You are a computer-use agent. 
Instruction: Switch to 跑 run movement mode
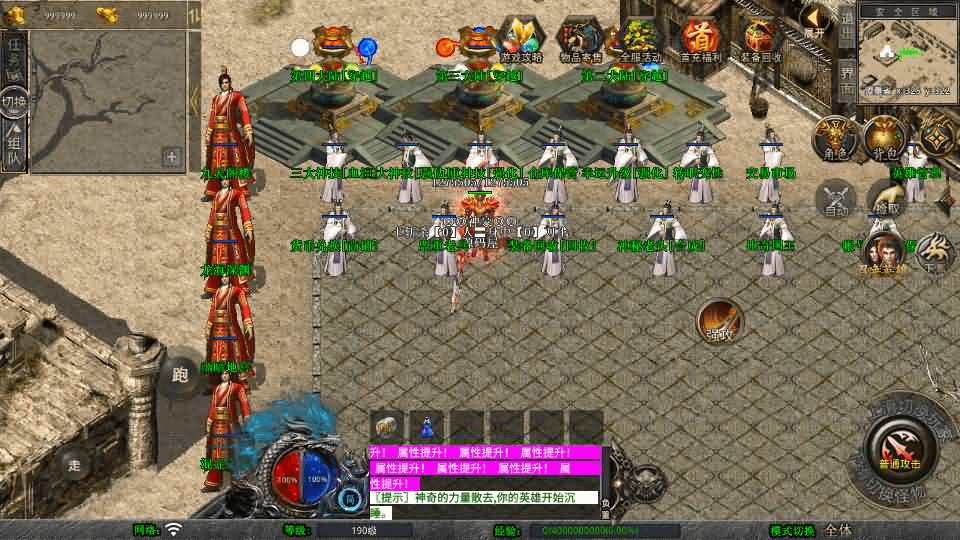click(x=180, y=375)
